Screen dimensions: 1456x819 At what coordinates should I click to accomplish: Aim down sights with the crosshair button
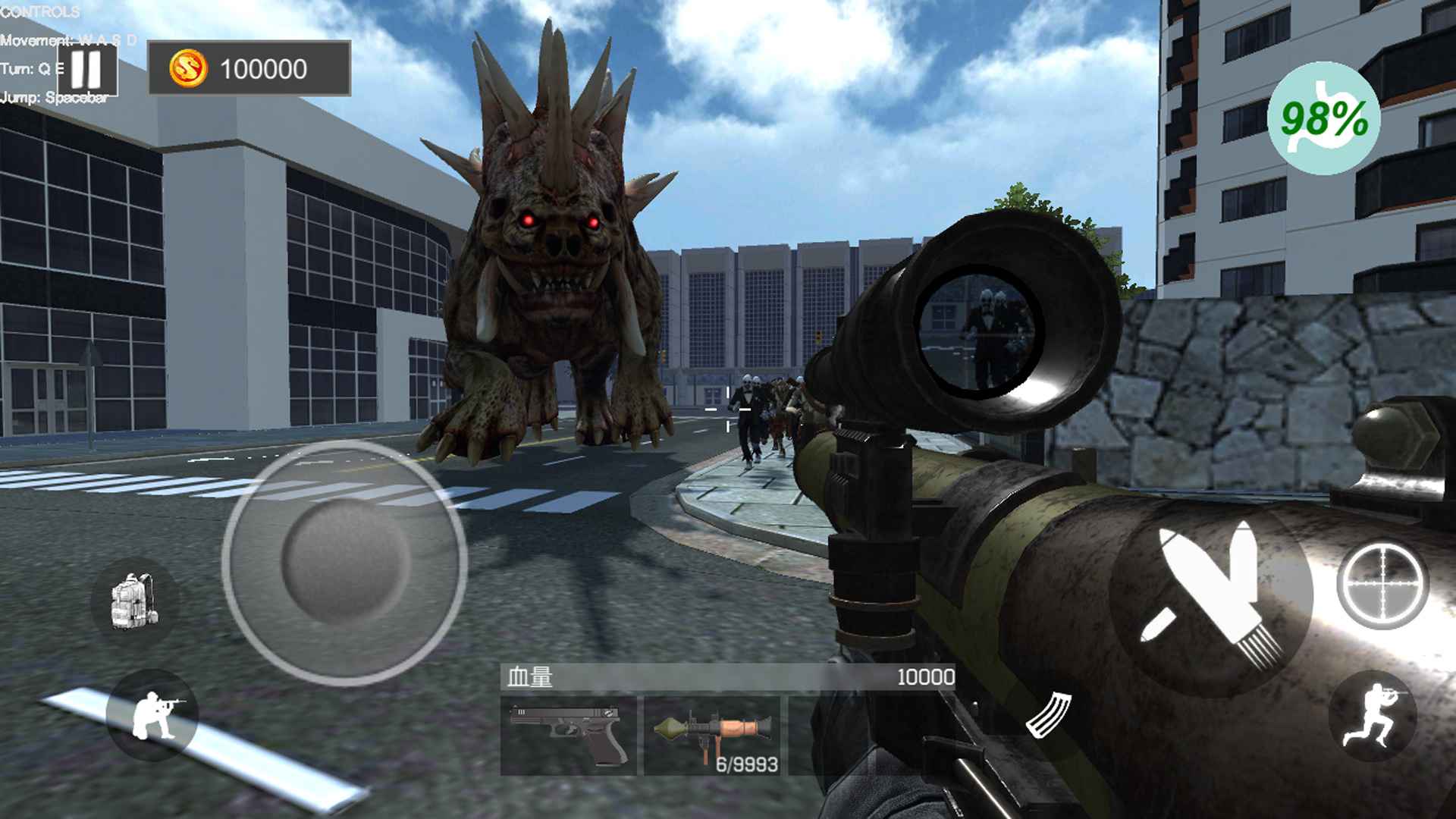pos(1382,585)
